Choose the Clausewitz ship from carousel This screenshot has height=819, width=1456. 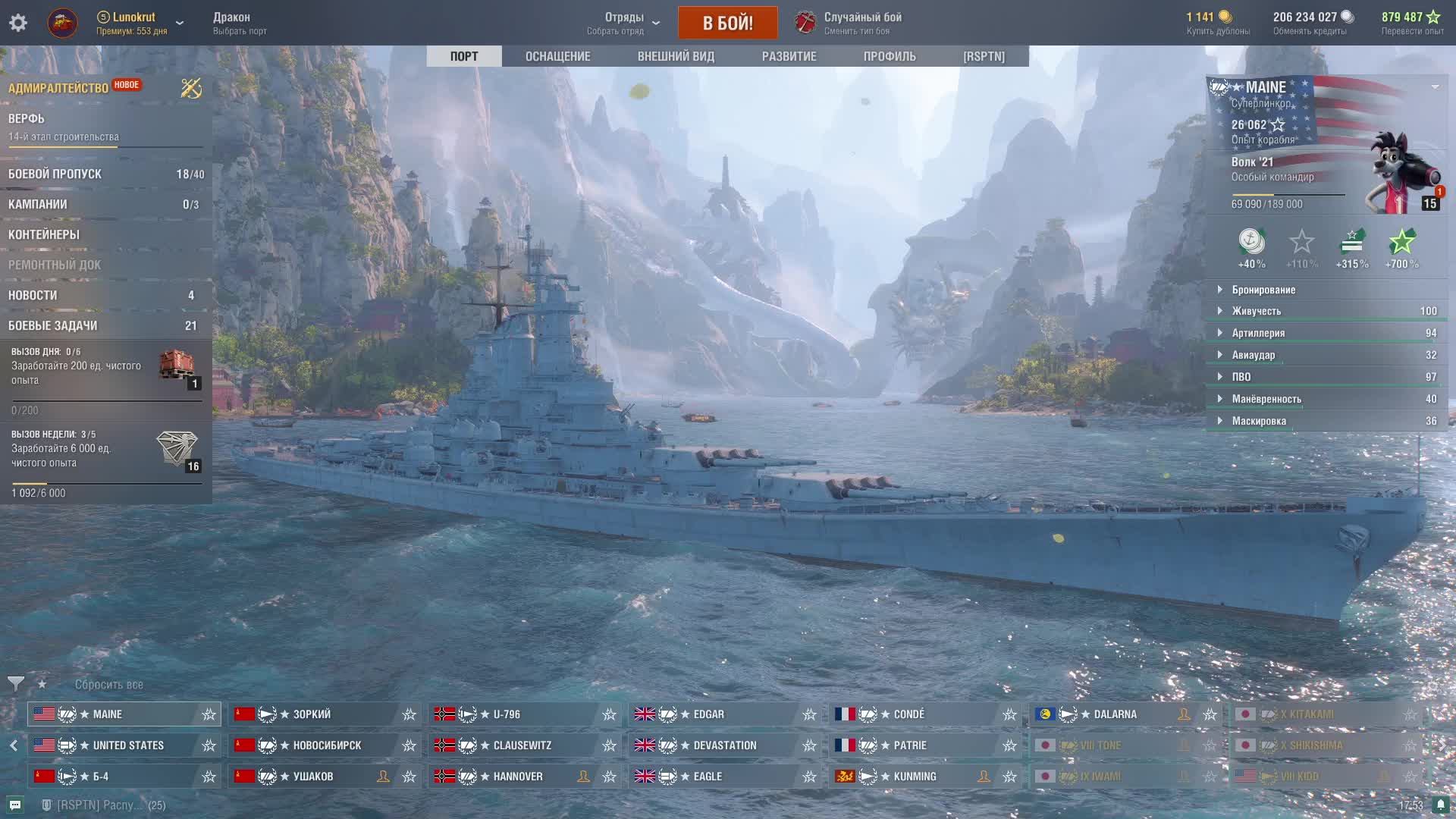(522, 745)
